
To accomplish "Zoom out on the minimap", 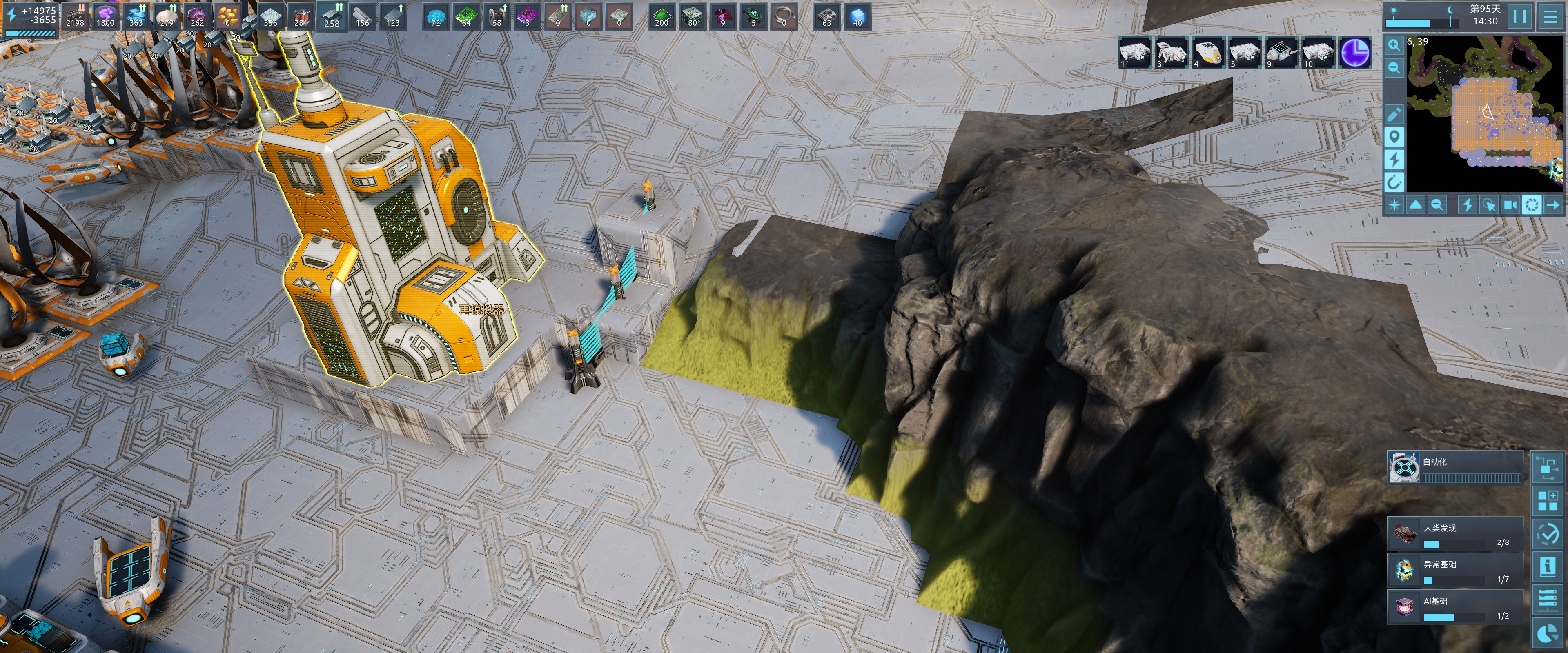I will point(1394,68).
